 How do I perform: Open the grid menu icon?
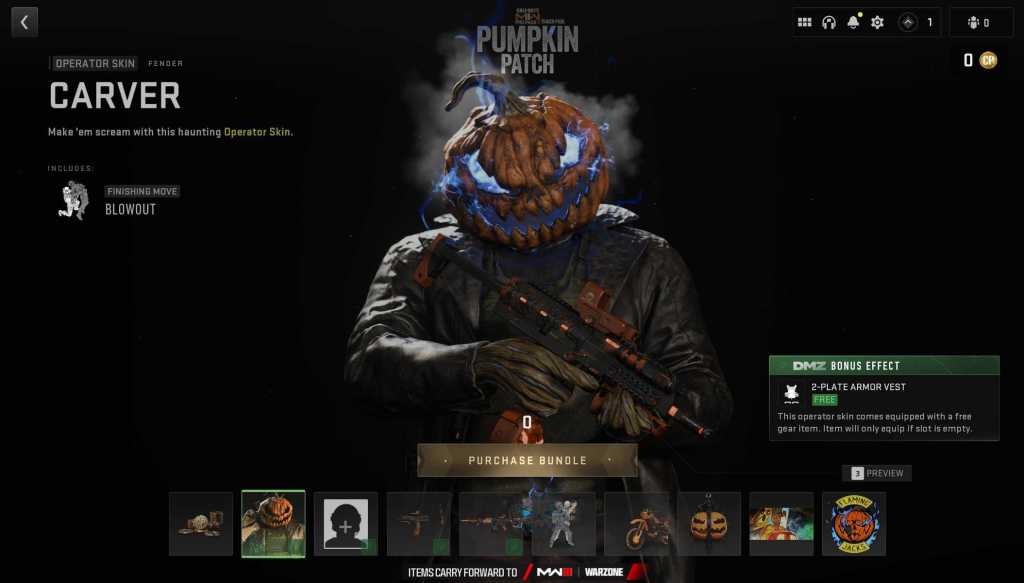coord(804,22)
